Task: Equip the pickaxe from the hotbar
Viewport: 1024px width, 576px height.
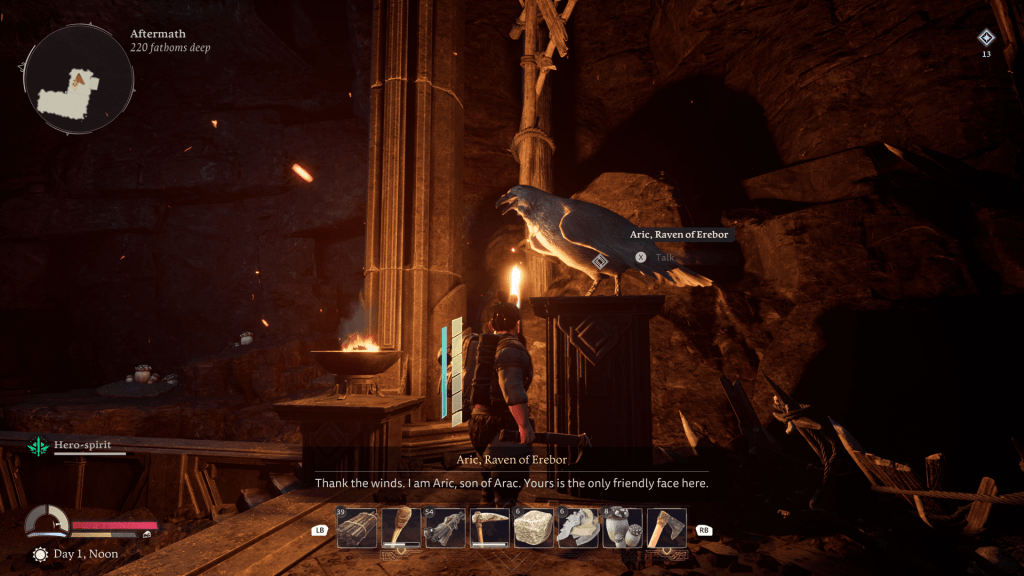Action: [489, 528]
